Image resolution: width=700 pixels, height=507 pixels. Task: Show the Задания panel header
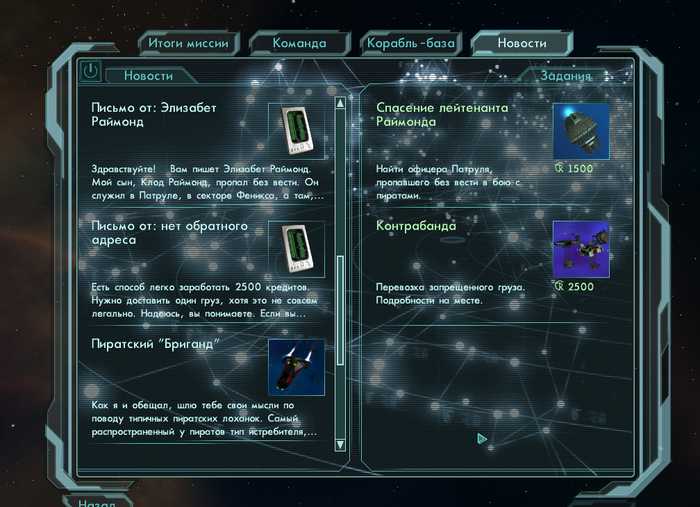(x=566, y=76)
